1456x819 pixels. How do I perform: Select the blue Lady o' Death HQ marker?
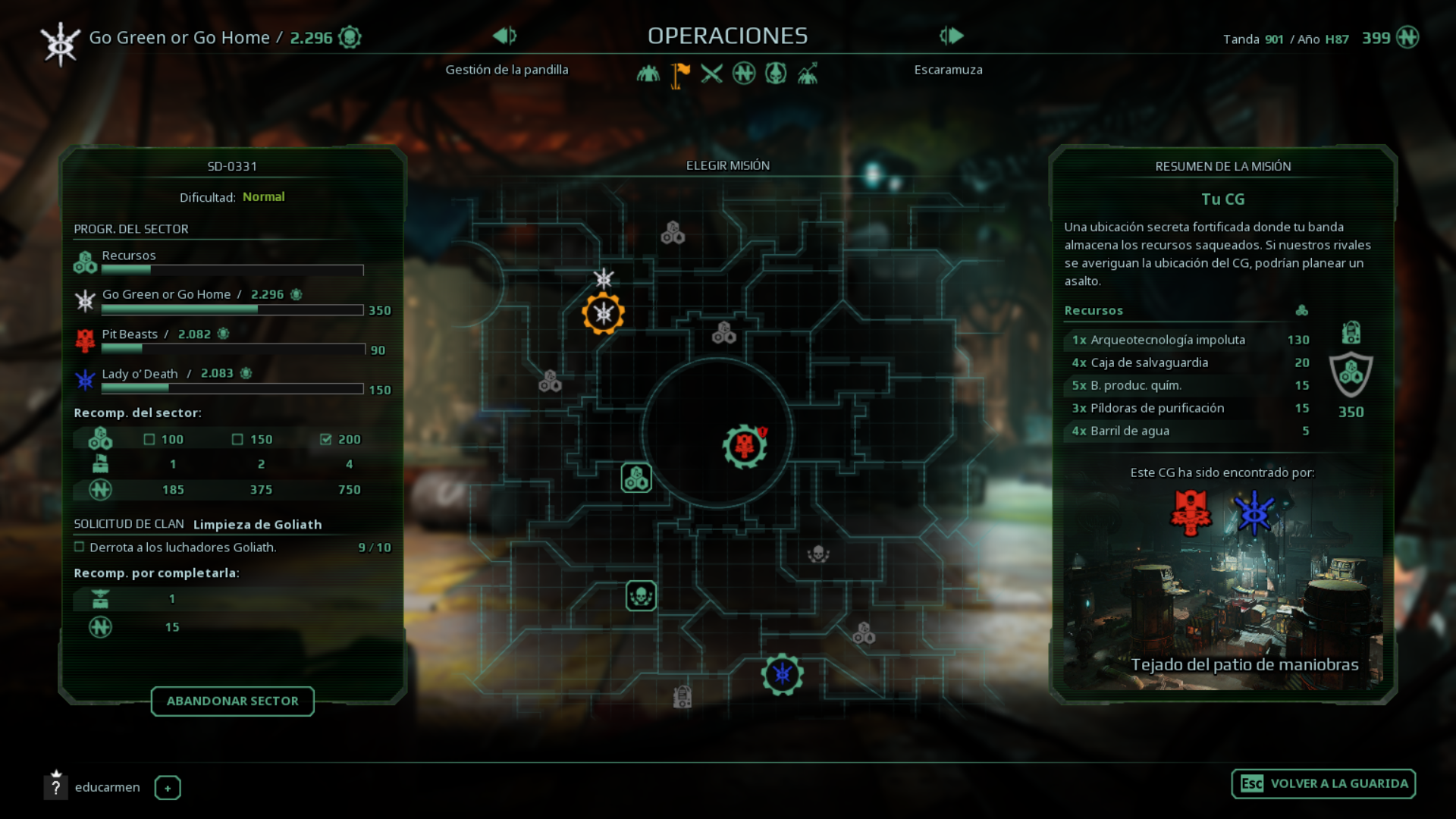coord(783,674)
